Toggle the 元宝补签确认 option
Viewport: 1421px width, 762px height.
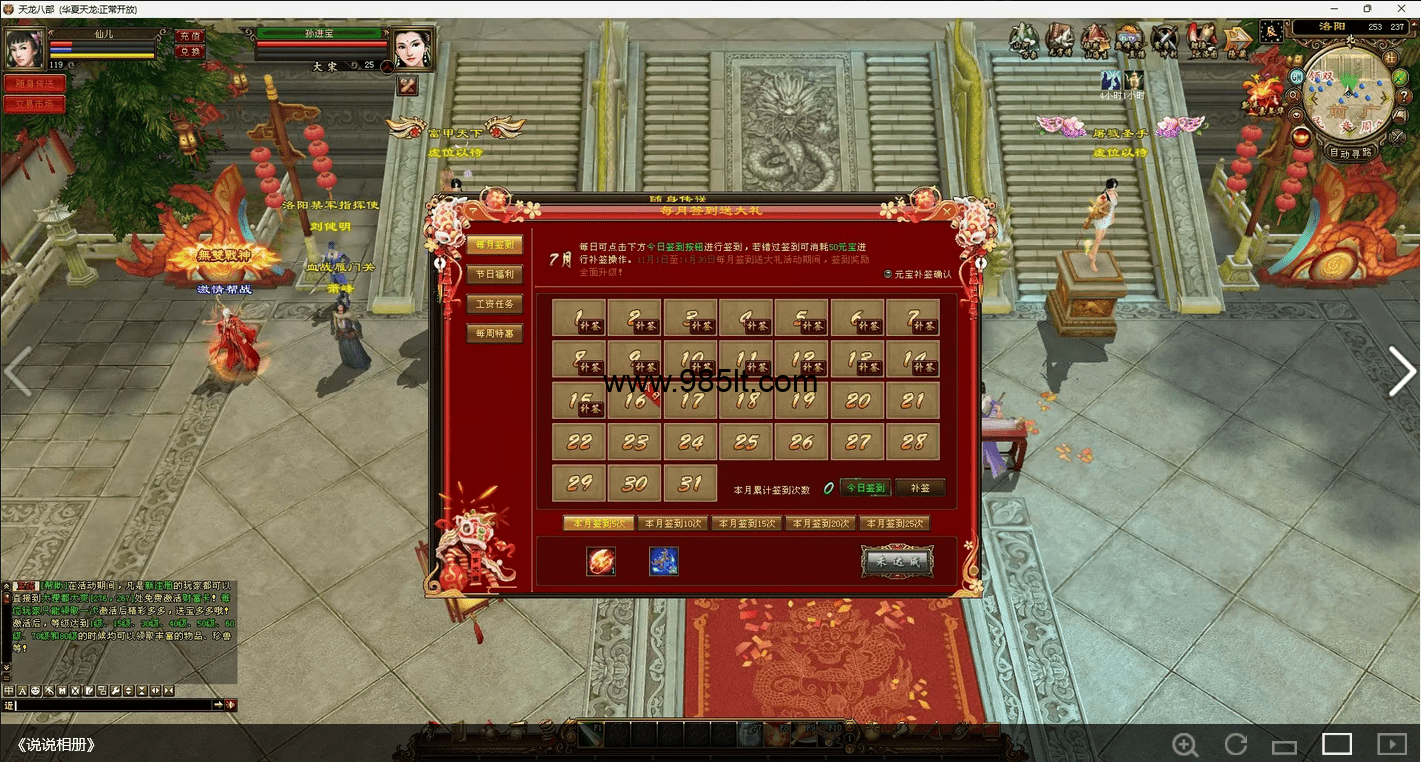pyautogui.click(x=888, y=274)
